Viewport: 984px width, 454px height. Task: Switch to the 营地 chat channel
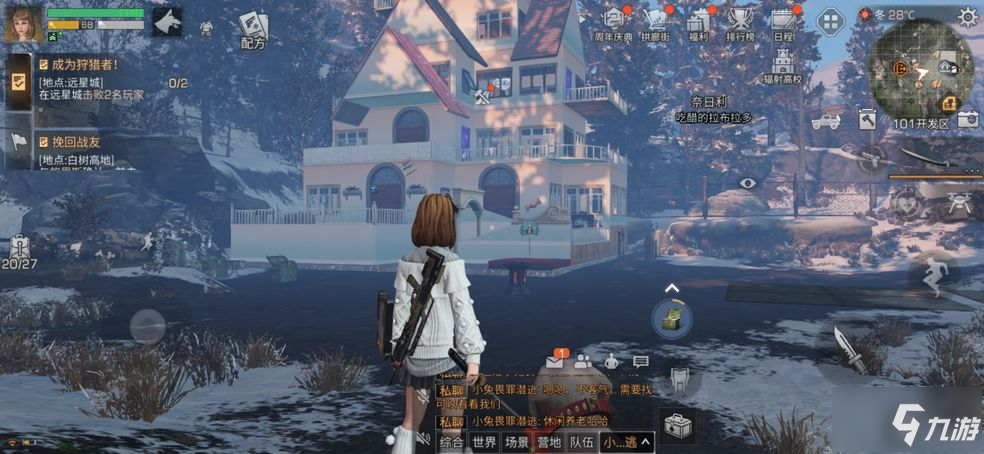pos(549,441)
